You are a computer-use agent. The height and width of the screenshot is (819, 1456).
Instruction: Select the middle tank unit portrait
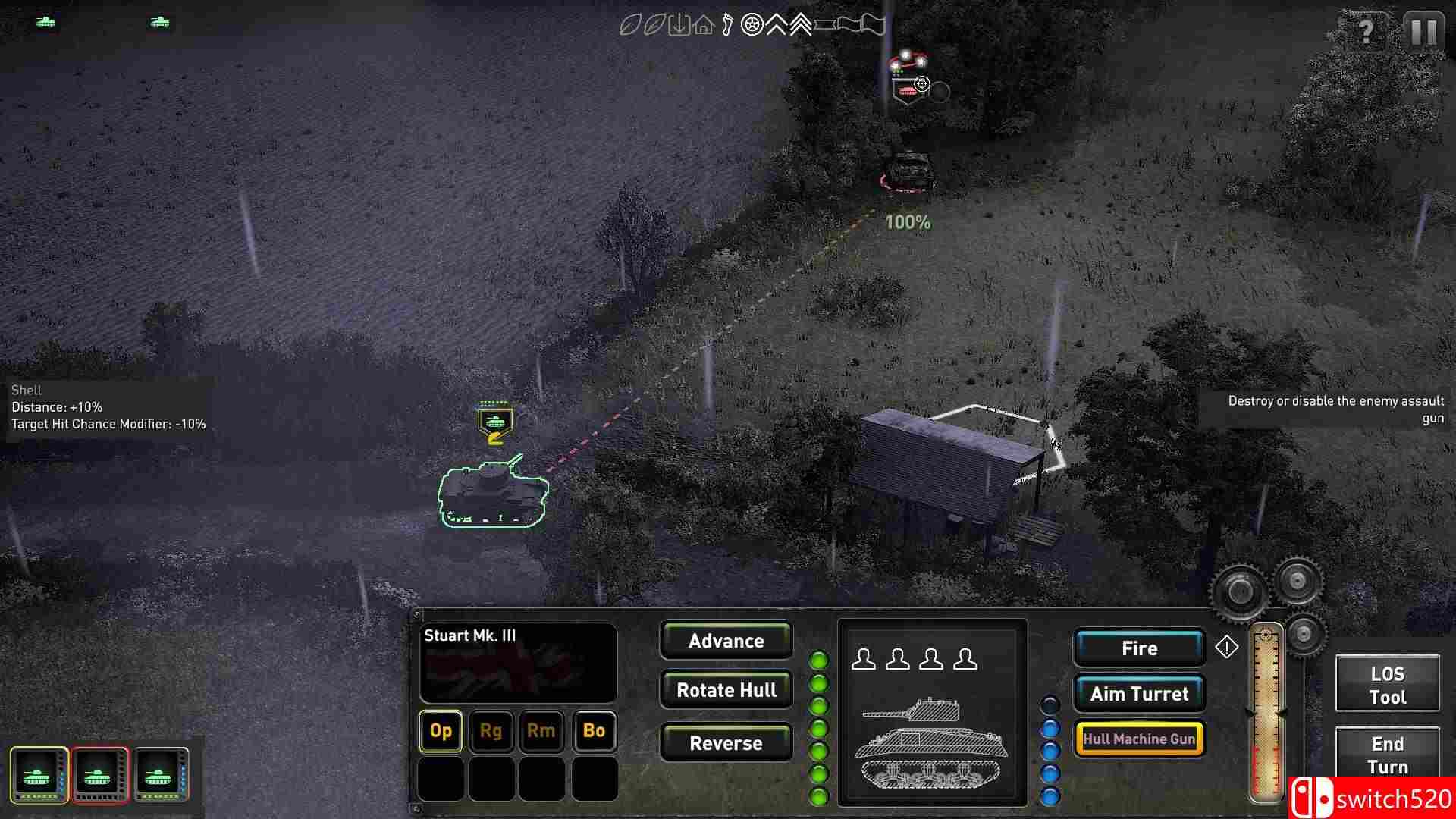99,774
